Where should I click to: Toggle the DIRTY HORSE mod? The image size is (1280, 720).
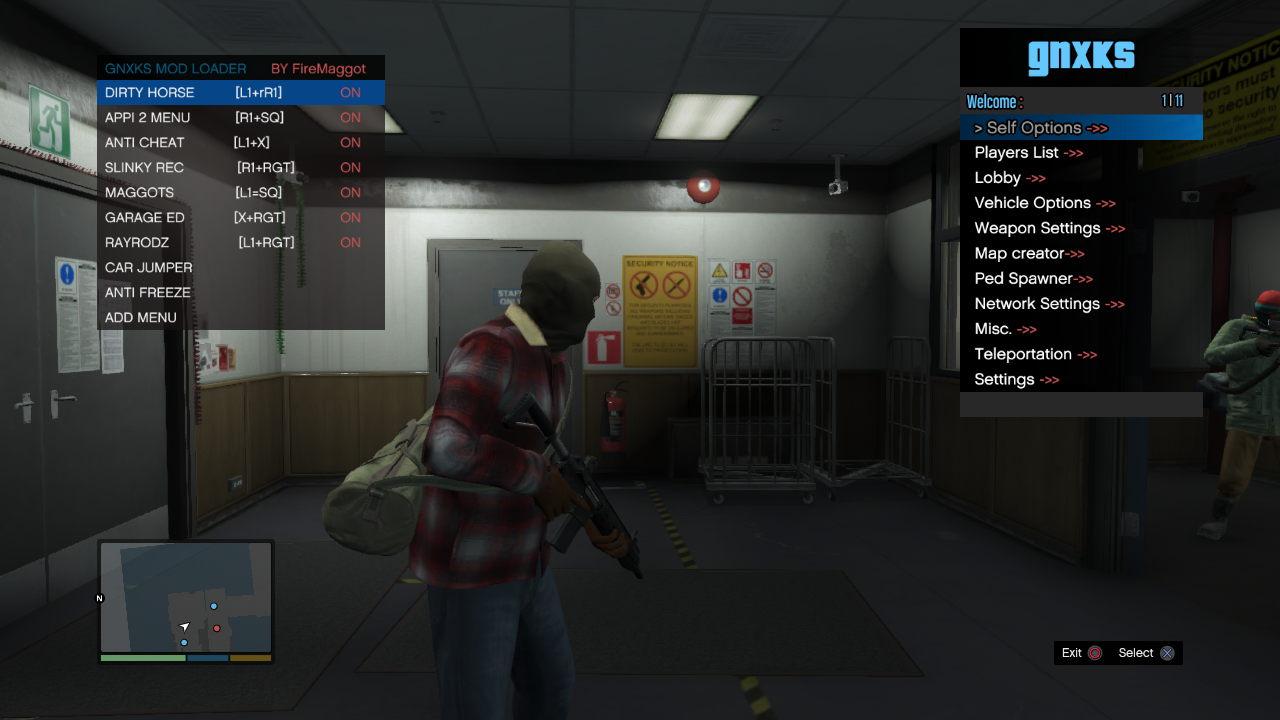[x=240, y=93]
